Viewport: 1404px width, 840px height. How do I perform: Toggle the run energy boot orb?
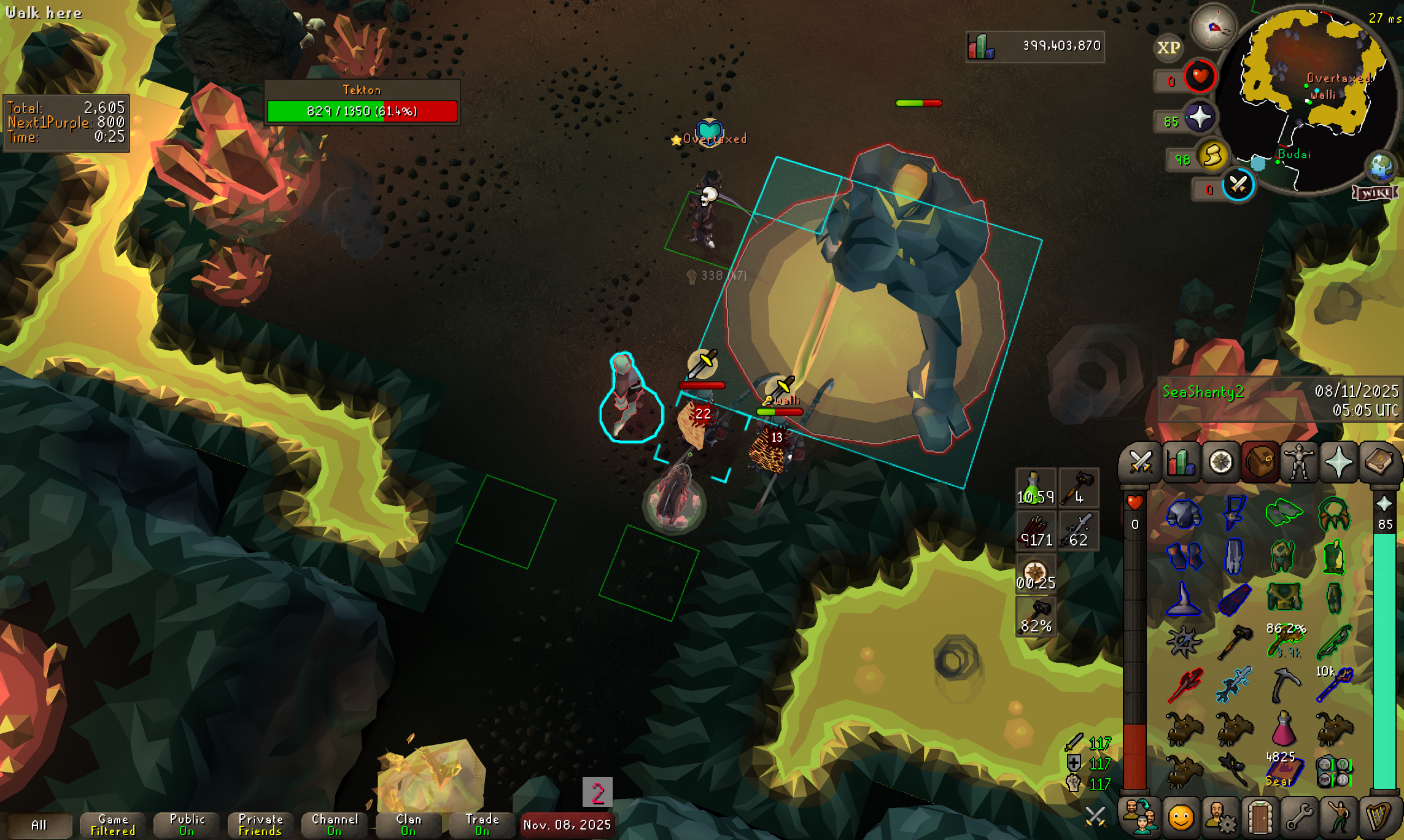(x=1212, y=155)
